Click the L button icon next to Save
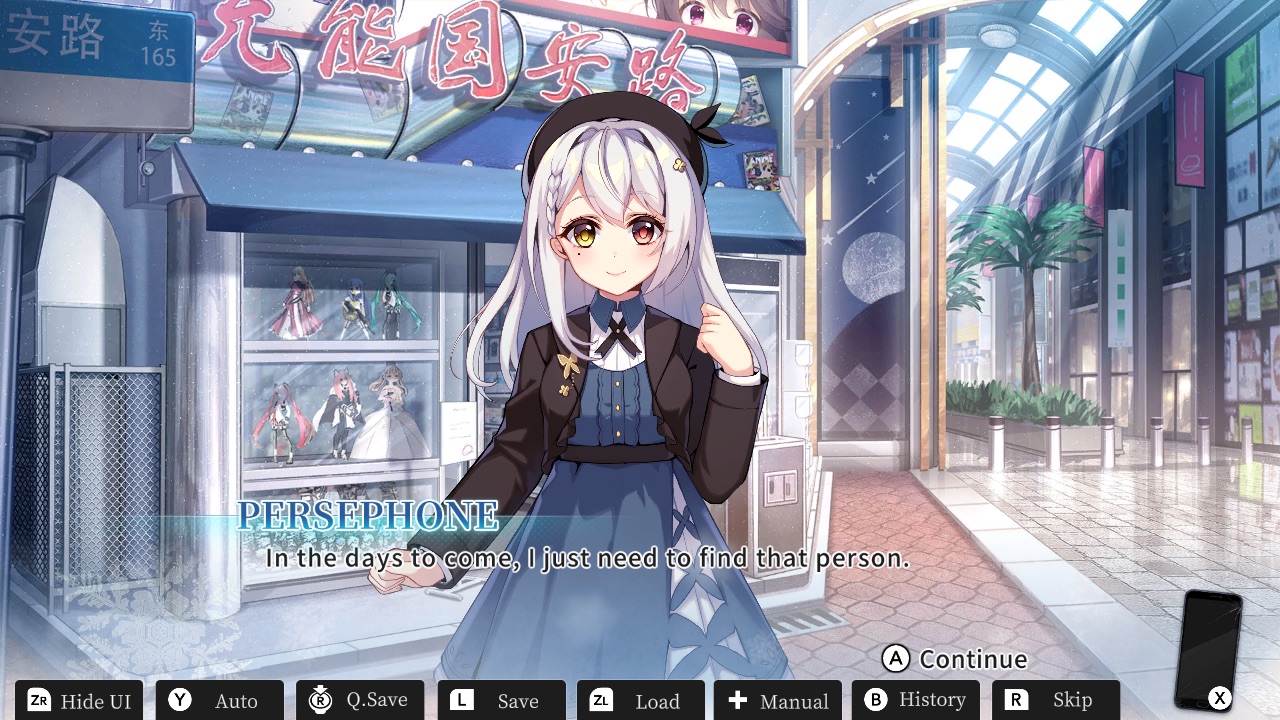The image size is (1280, 720). [461, 701]
